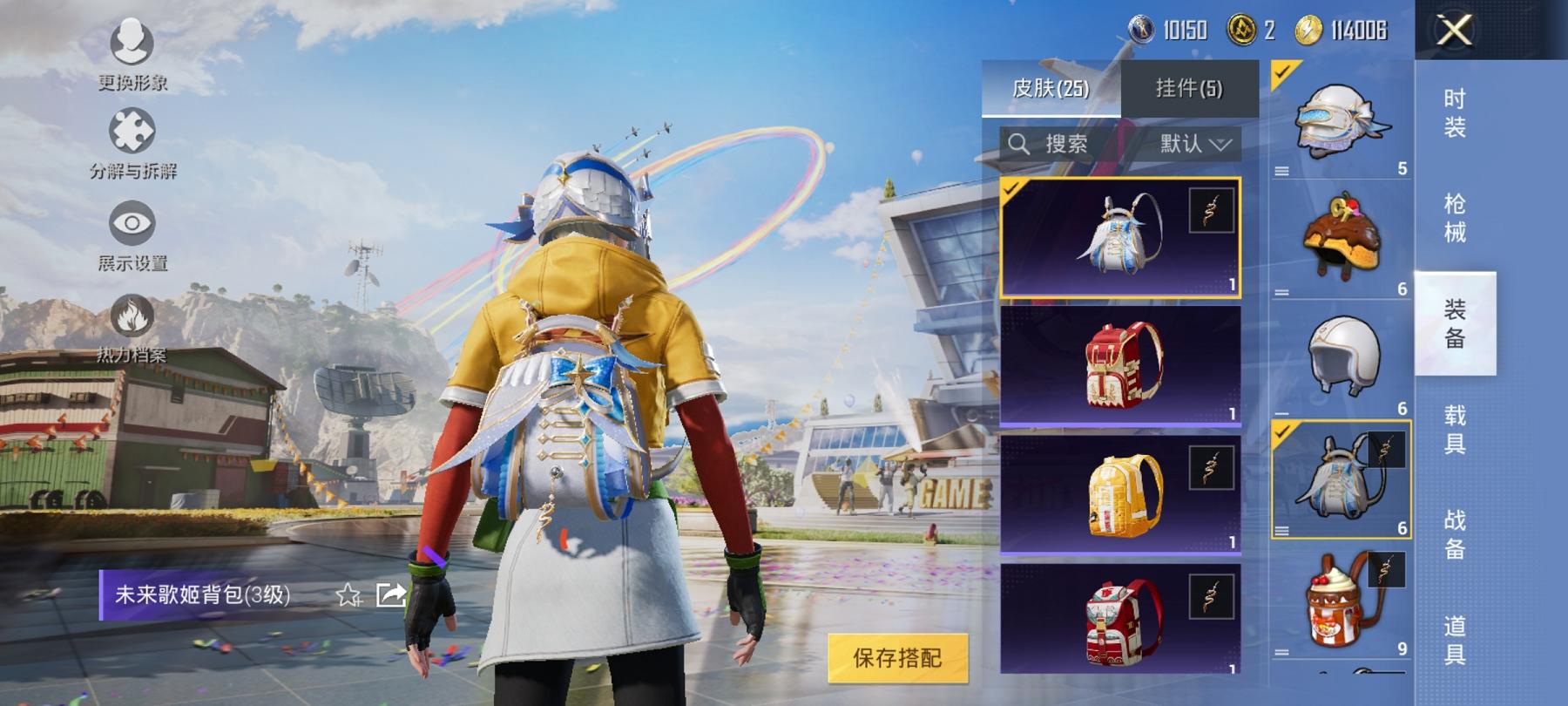Image resolution: width=1568 pixels, height=706 pixels.
Task: Expand the chocolate cake helmet entry
Action: click(x=1283, y=293)
